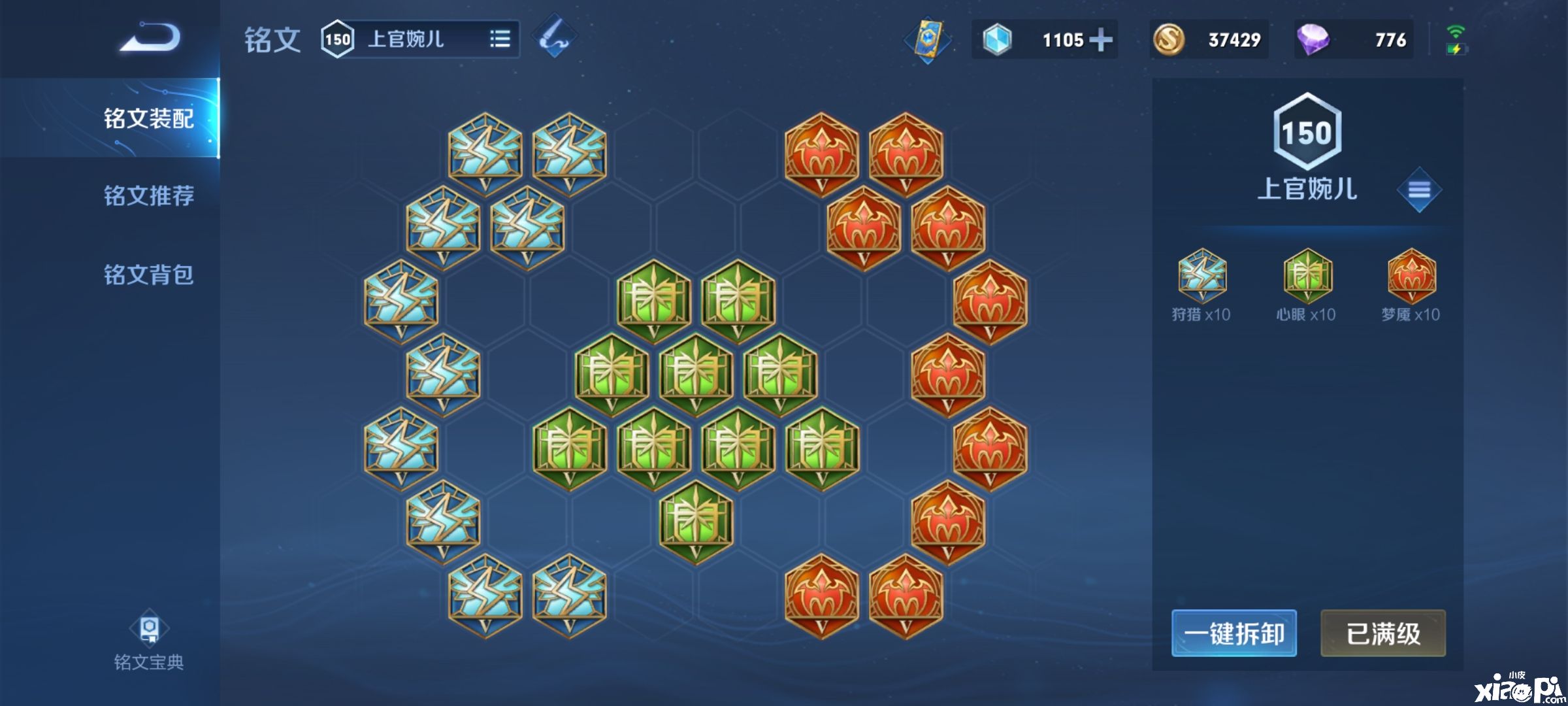Image resolution: width=1568 pixels, height=706 pixels.
Task: Select the 梦魇 x10 rune summary
Action: coord(1411,286)
